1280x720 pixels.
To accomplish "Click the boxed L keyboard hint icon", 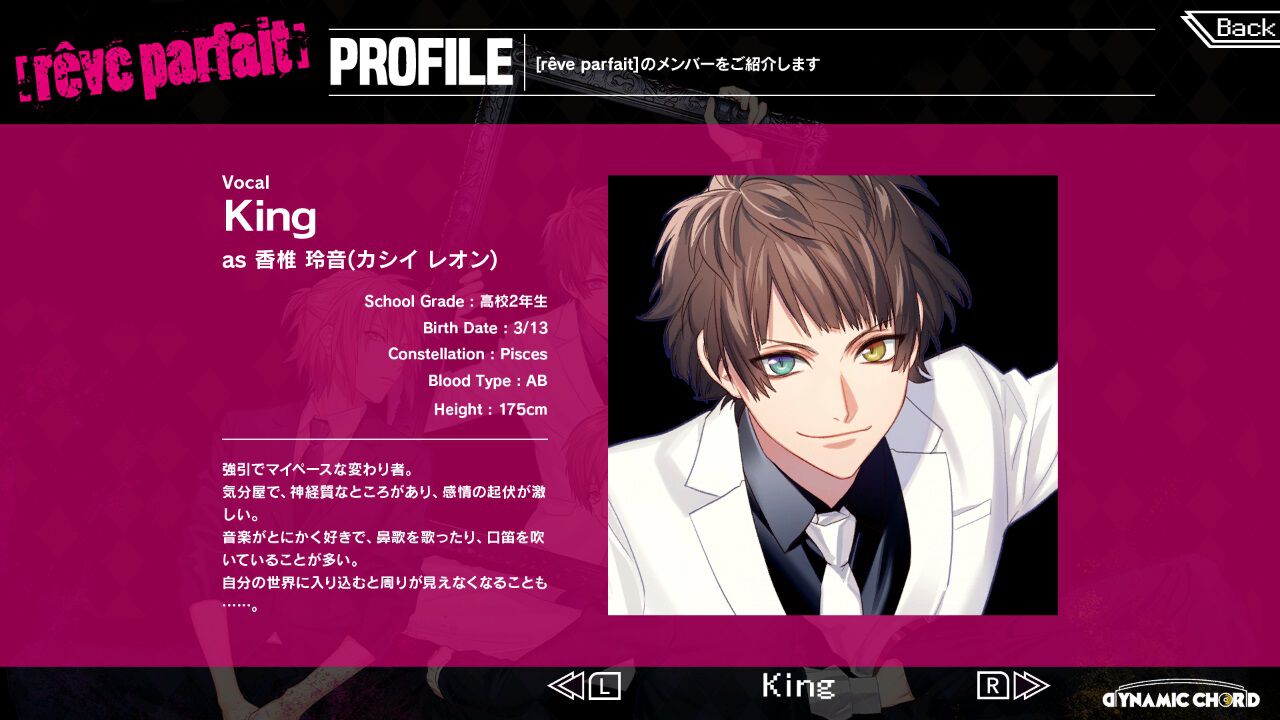I will (x=605, y=687).
